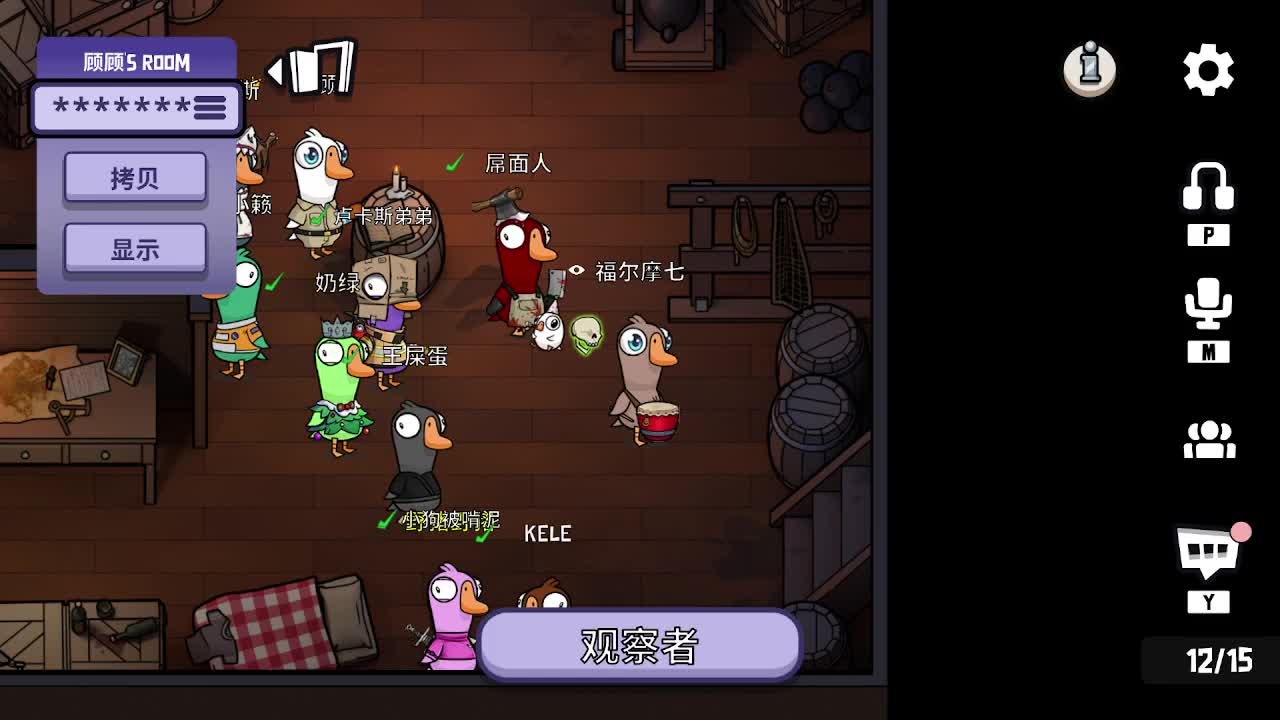
Task: Open the spectators list icon
Action: pos(1210,440)
